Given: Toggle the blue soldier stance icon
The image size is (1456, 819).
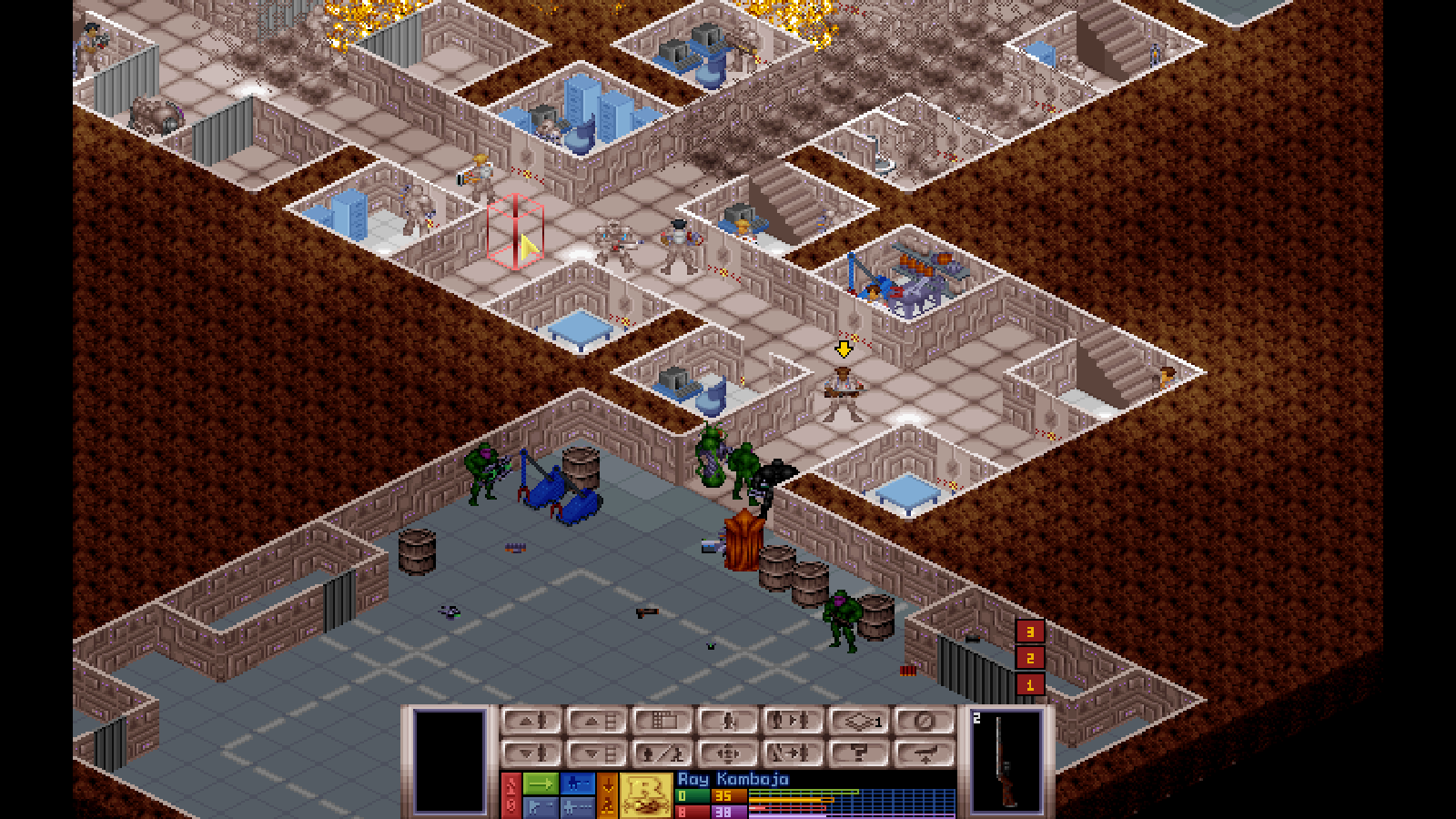Looking at the screenshot, I should 577,783.
